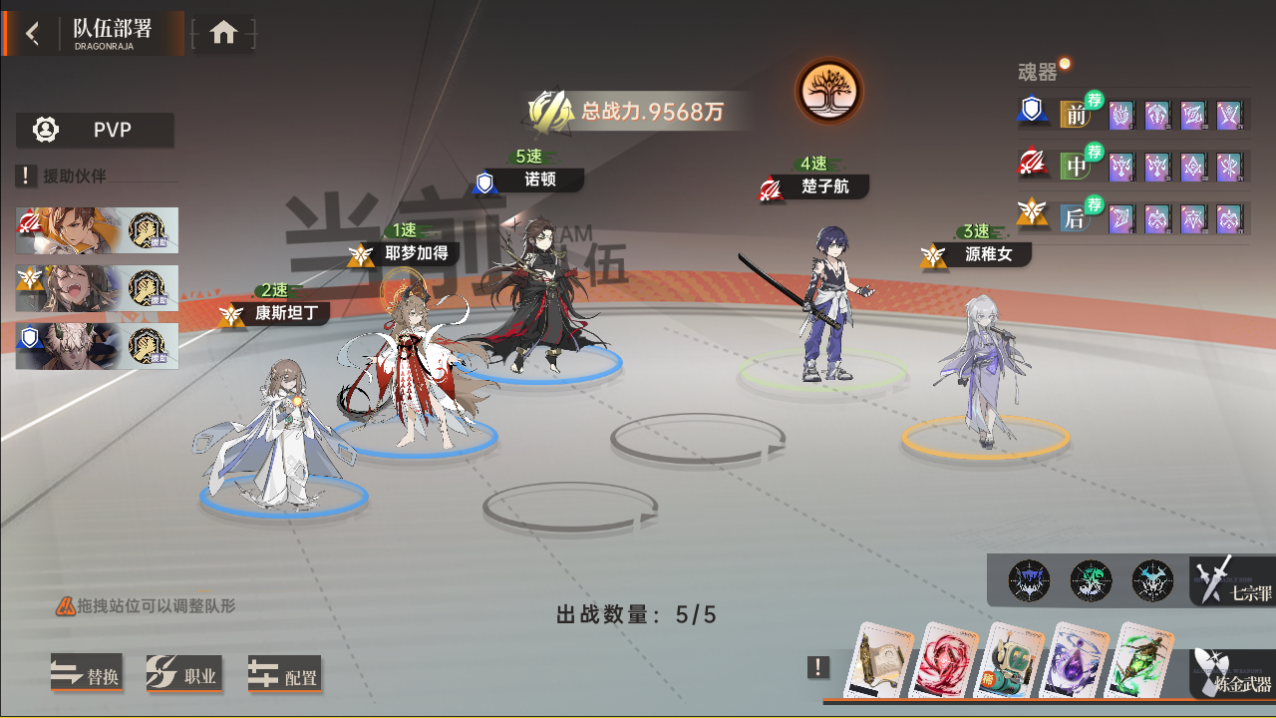Open the 配置 configuration button

(x=284, y=675)
